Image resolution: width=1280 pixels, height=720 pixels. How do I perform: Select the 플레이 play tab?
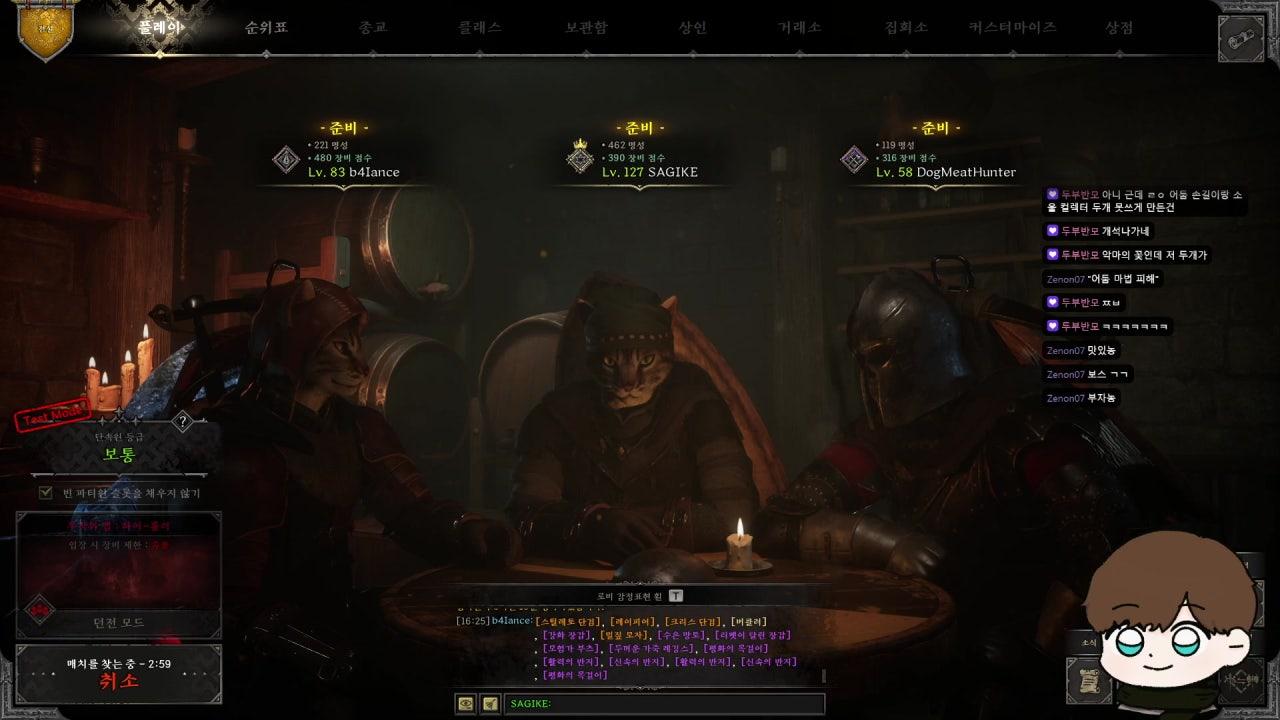tap(160, 28)
